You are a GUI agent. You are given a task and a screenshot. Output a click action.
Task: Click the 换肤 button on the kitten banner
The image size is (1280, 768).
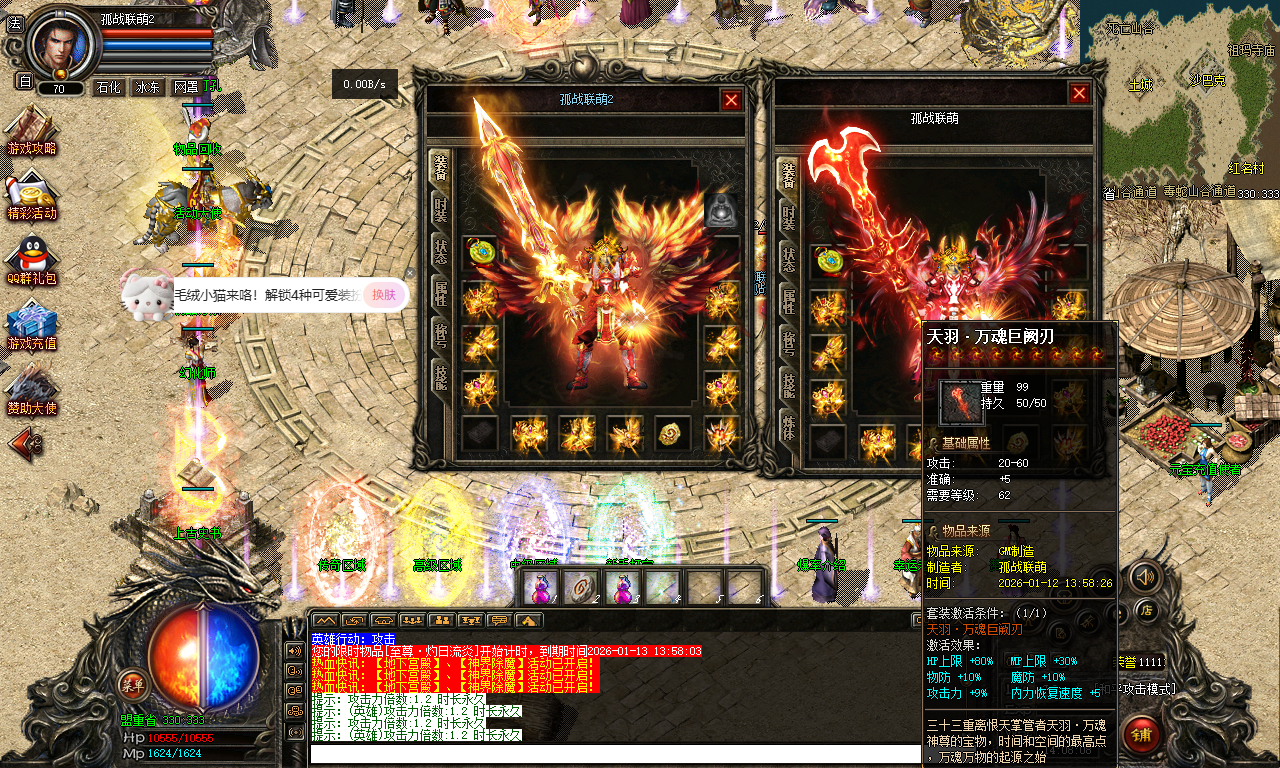[385, 294]
